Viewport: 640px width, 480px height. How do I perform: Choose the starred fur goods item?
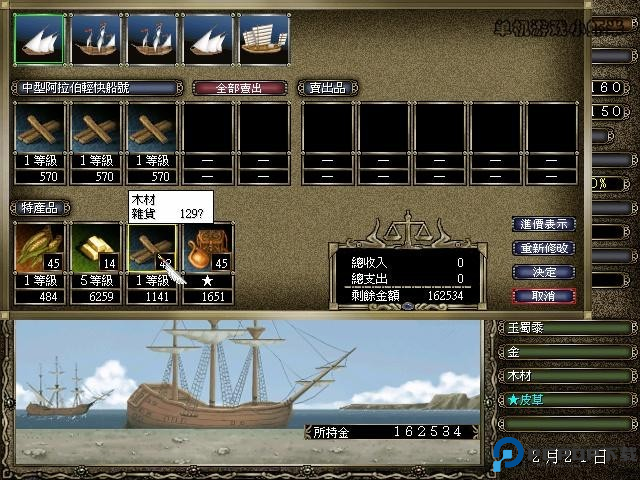(x=208, y=248)
